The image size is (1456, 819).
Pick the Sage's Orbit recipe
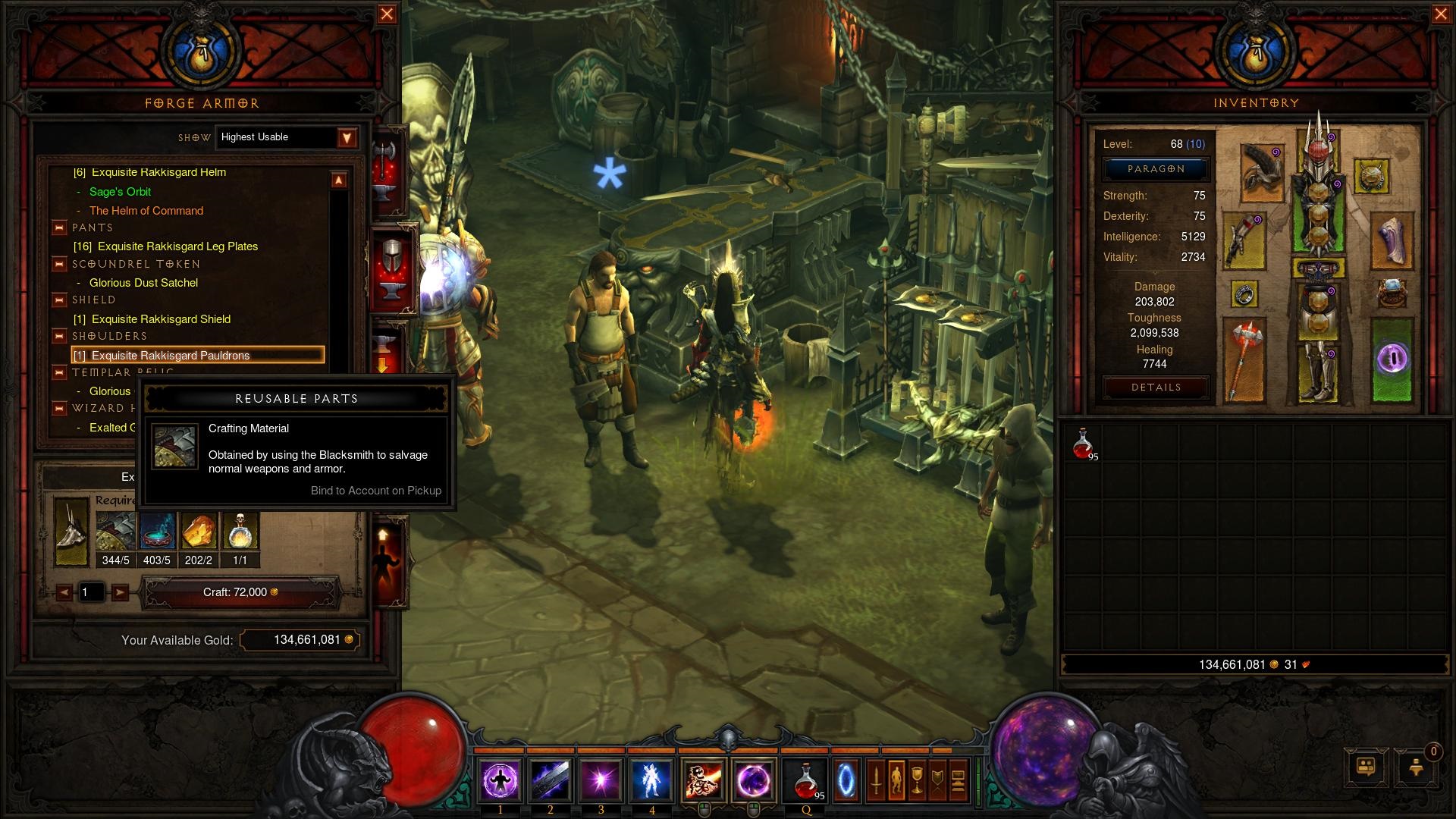click(x=120, y=192)
